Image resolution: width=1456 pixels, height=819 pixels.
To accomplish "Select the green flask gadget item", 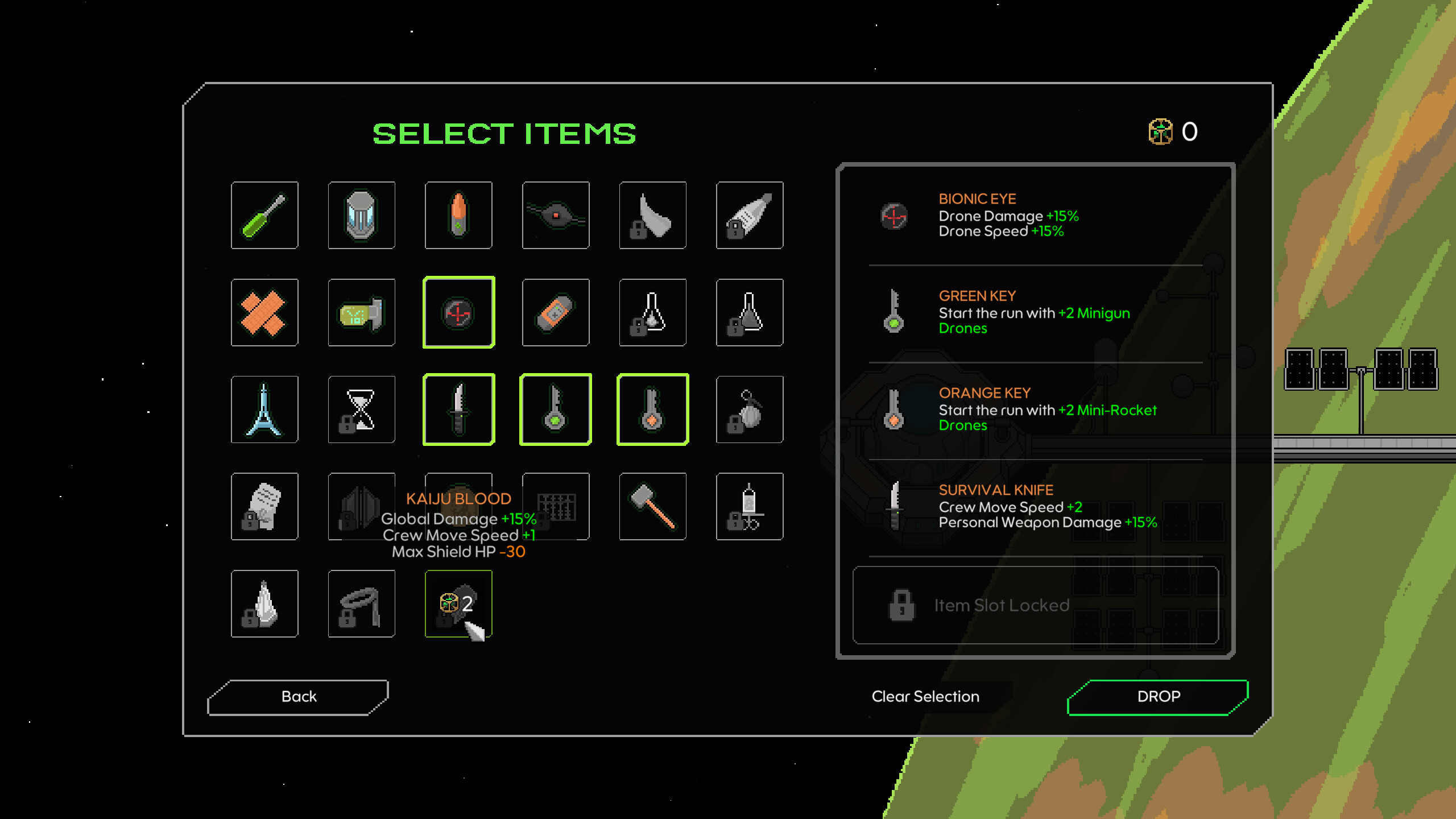I will 361,312.
